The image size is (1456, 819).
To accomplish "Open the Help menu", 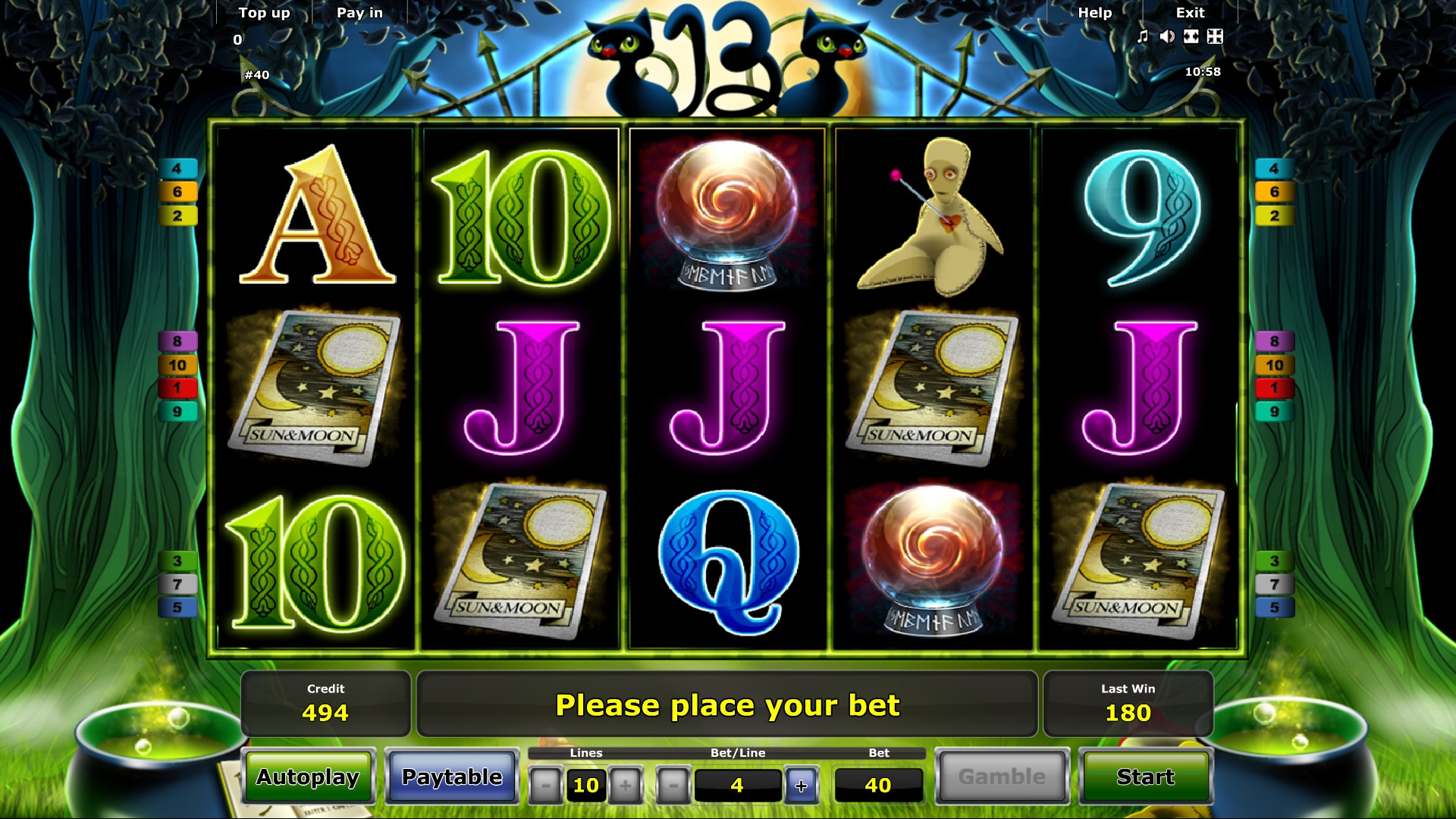I will pos(1094,13).
